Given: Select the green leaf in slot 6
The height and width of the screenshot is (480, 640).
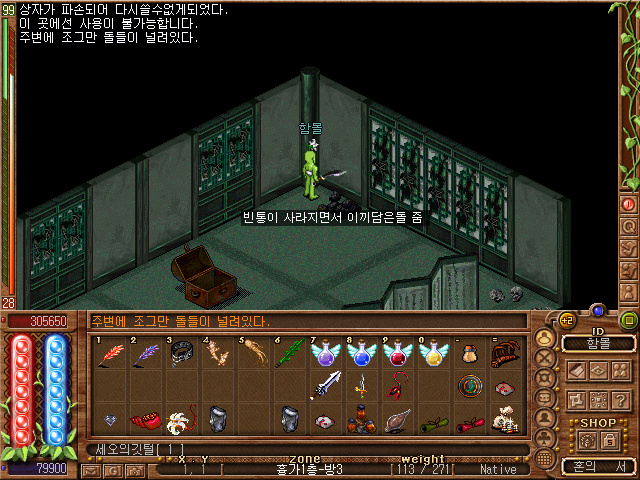Looking at the screenshot, I should click(x=290, y=355).
